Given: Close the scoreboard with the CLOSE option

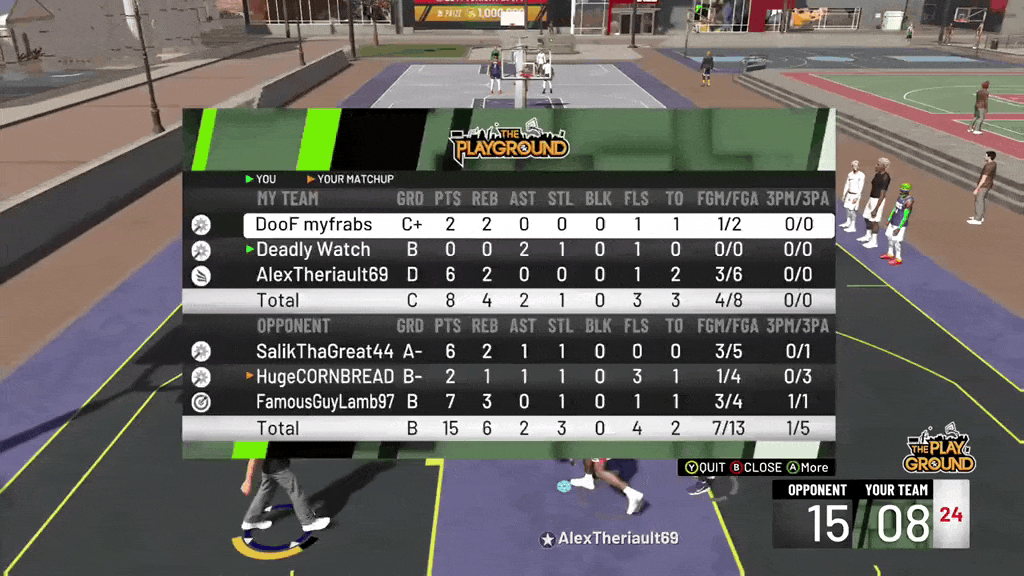Looking at the screenshot, I should pos(756,467).
